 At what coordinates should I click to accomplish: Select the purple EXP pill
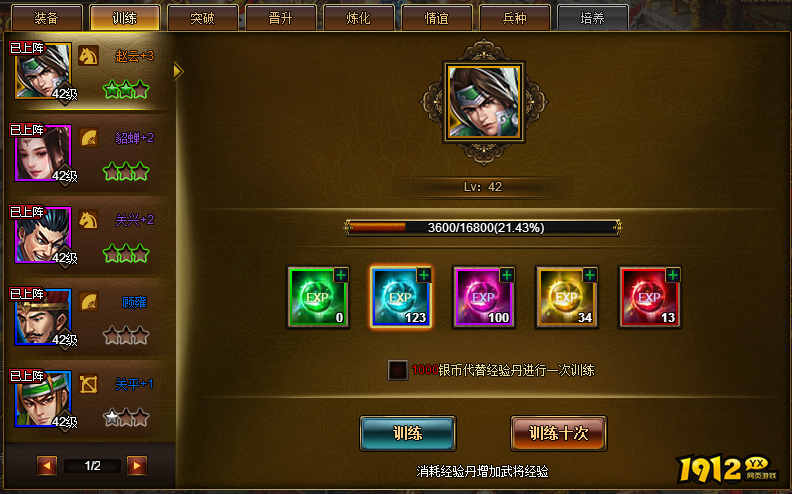(x=483, y=297)
